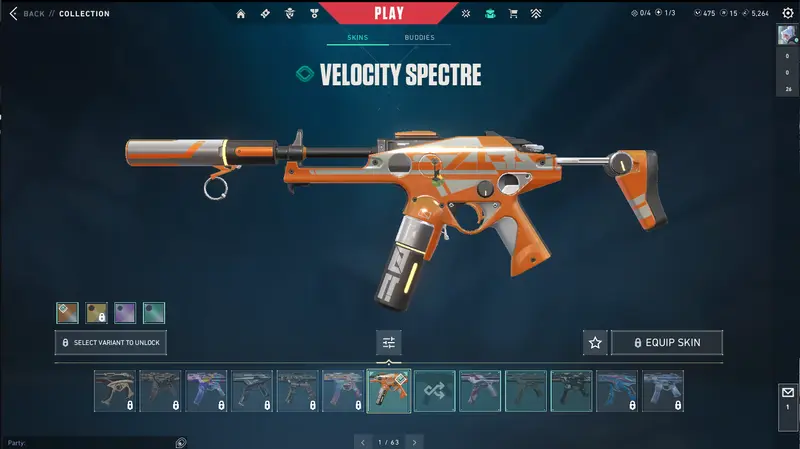Choose the orange variant swatch
This screenshot has width=800, height=449.
pyautogui.click(x=67, y=313)
